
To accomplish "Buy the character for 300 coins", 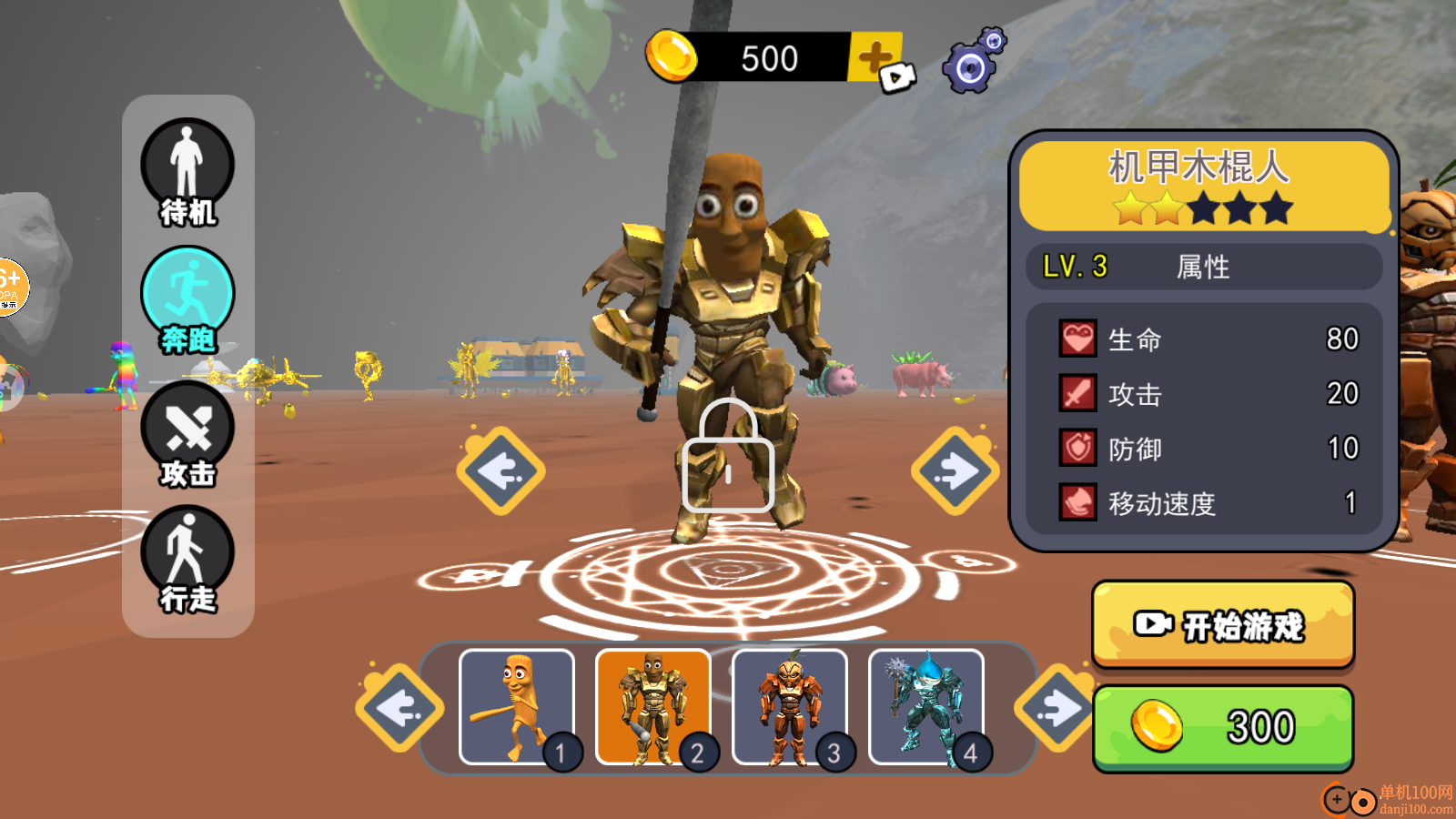I will pyautogui.click(x=1223, y=728).
